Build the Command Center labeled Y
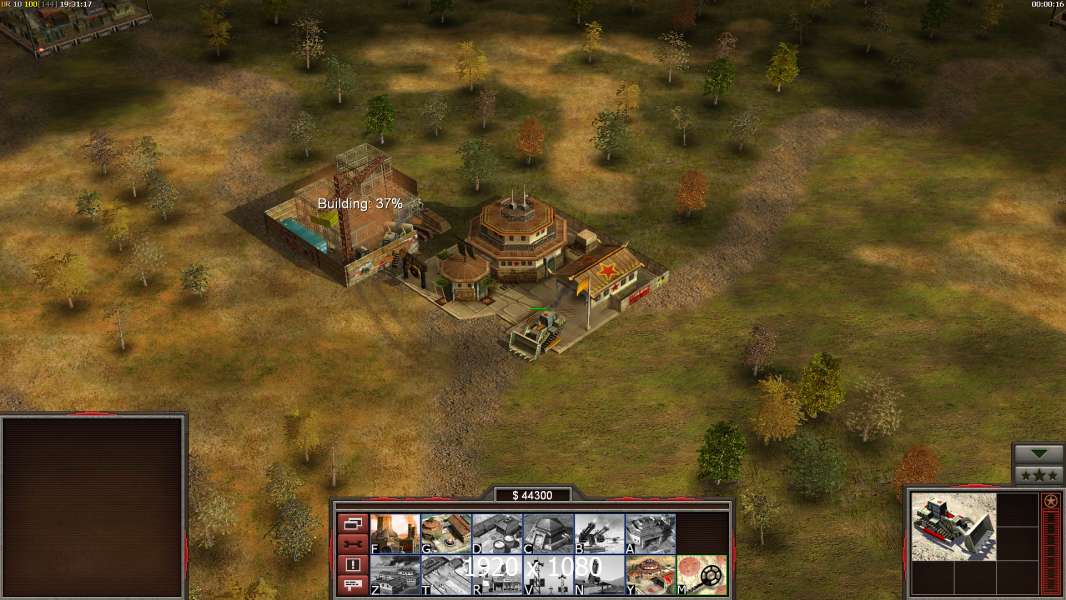This screenshot has height=600, width=1066. [x=650, y=574]
